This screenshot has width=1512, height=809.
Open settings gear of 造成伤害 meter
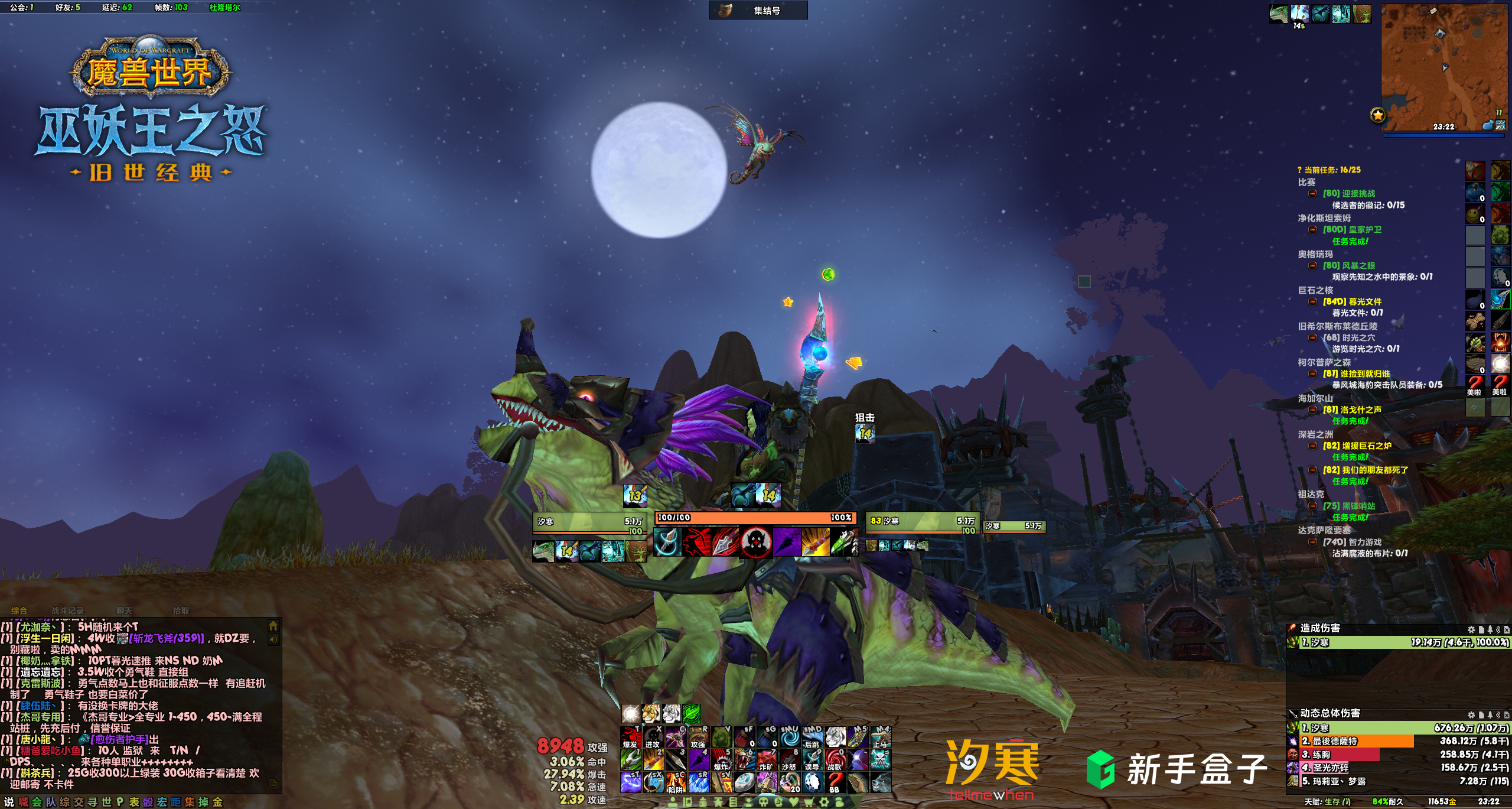1471,629
